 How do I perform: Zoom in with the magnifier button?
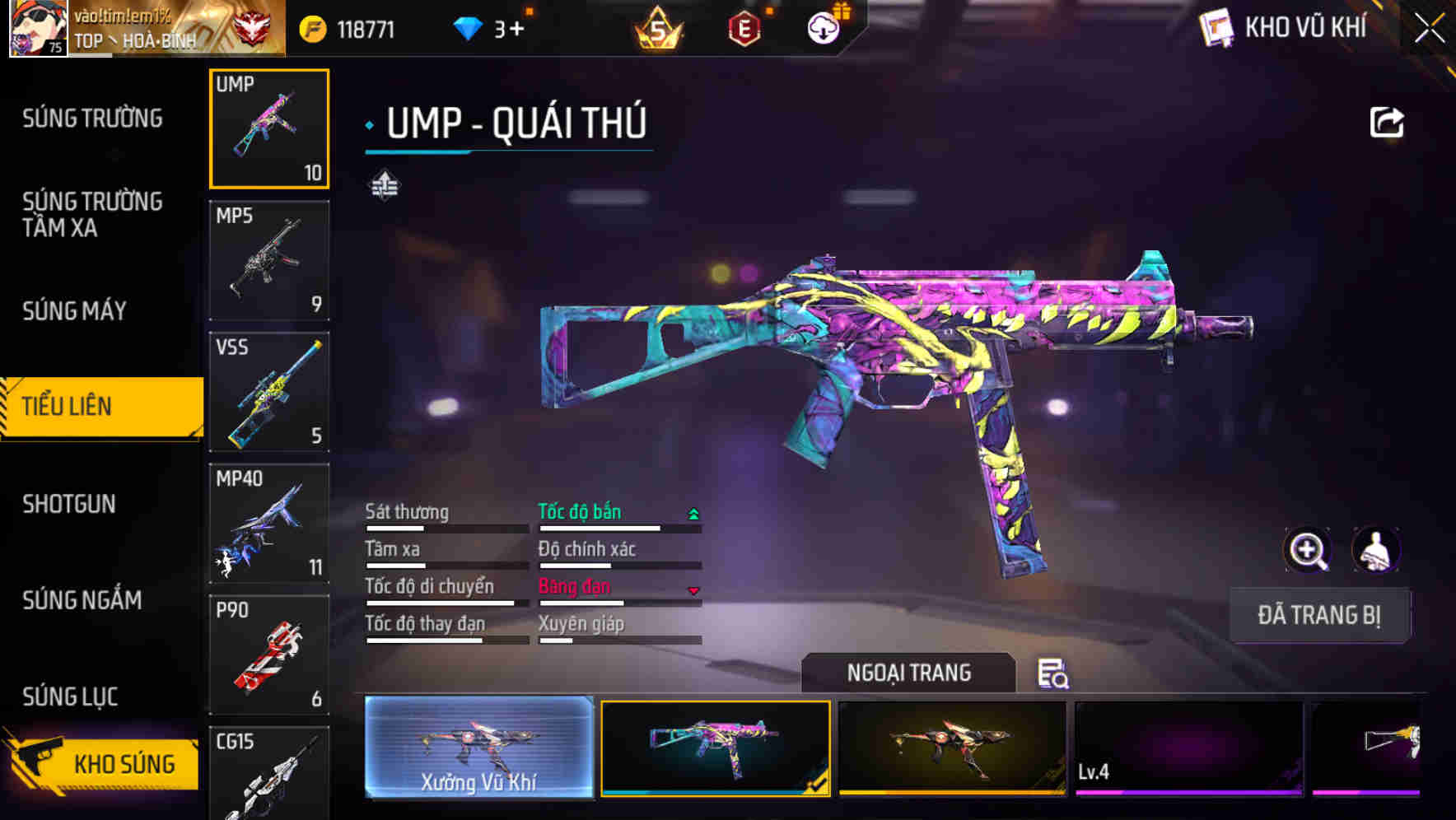(1307, 550)
